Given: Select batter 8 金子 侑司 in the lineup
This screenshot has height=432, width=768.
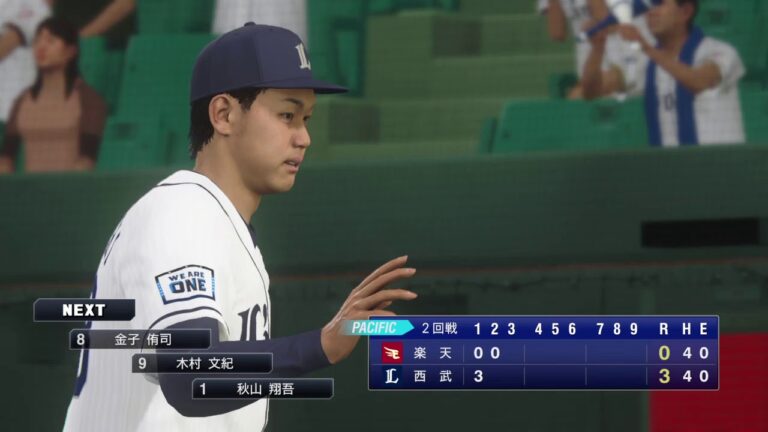Looking at the screenshot, I should coord(140,339).
